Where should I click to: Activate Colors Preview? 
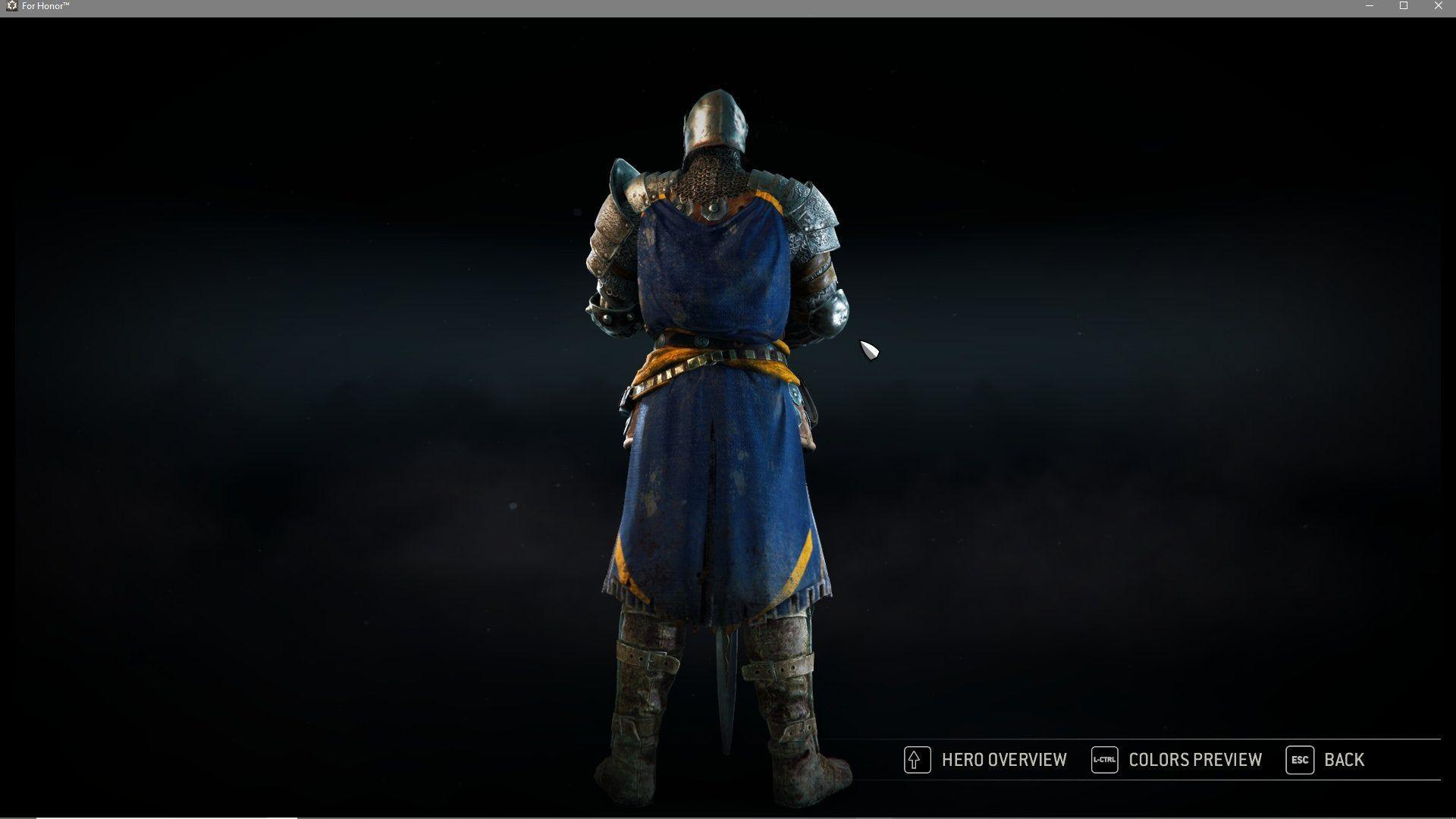[1194, 760]
